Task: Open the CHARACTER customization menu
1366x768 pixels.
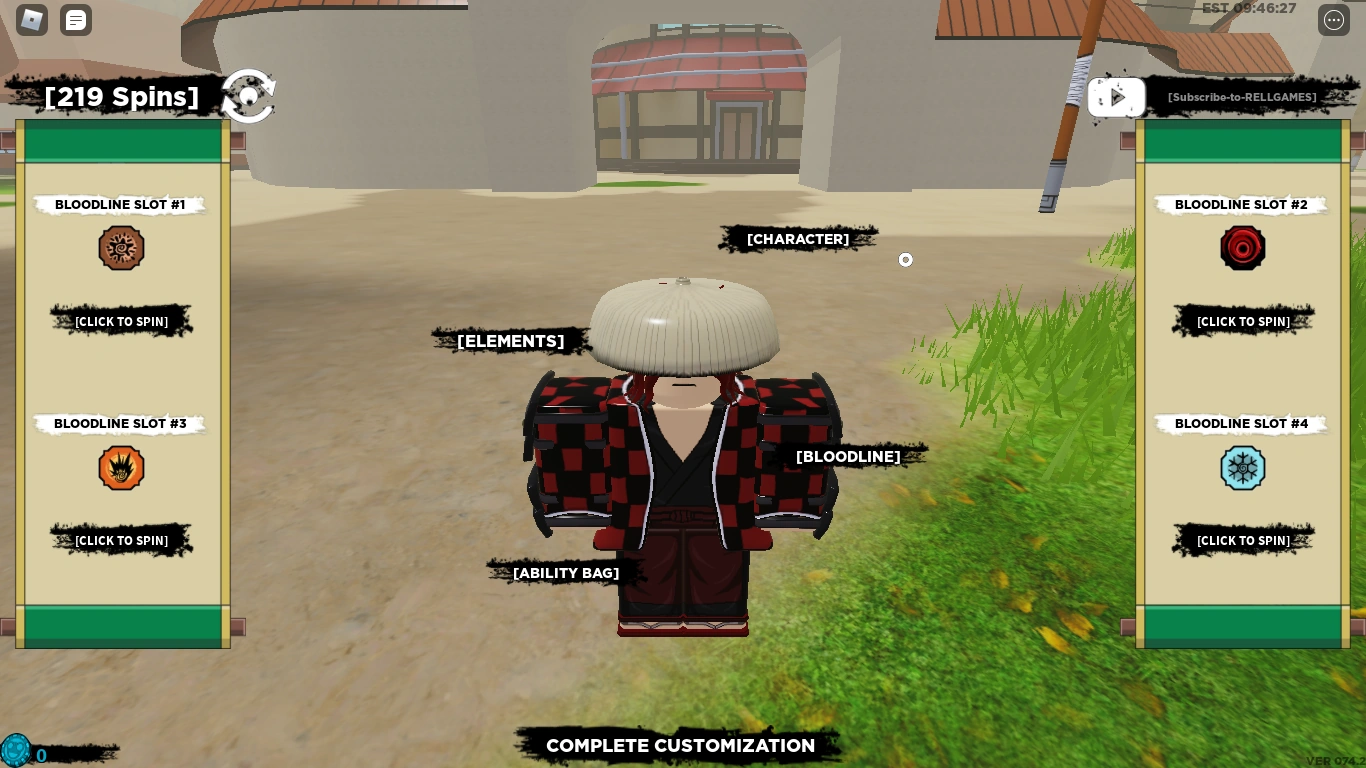Action: (x=797, y=239)
